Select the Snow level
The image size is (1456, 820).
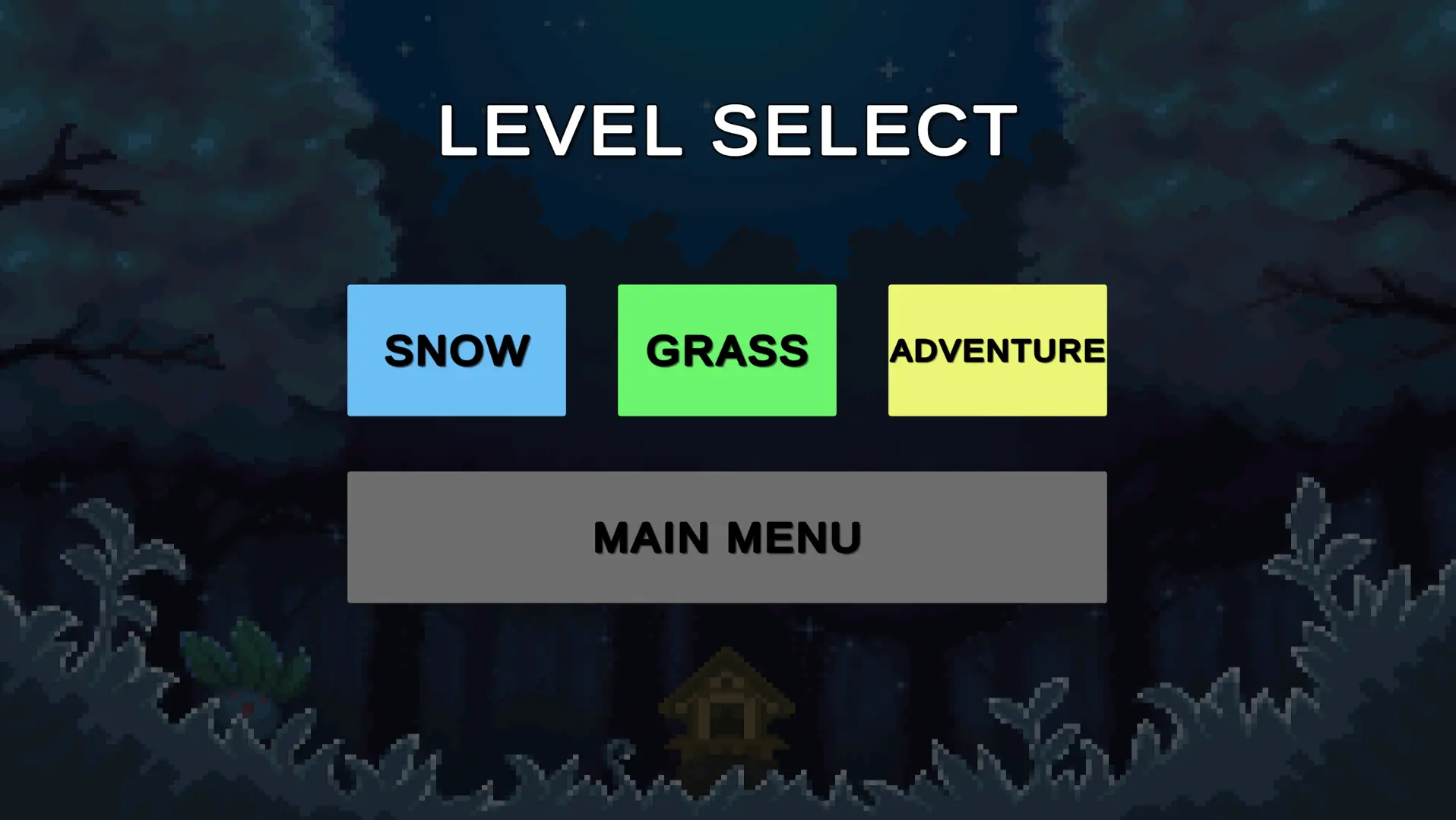coord(456,350)
